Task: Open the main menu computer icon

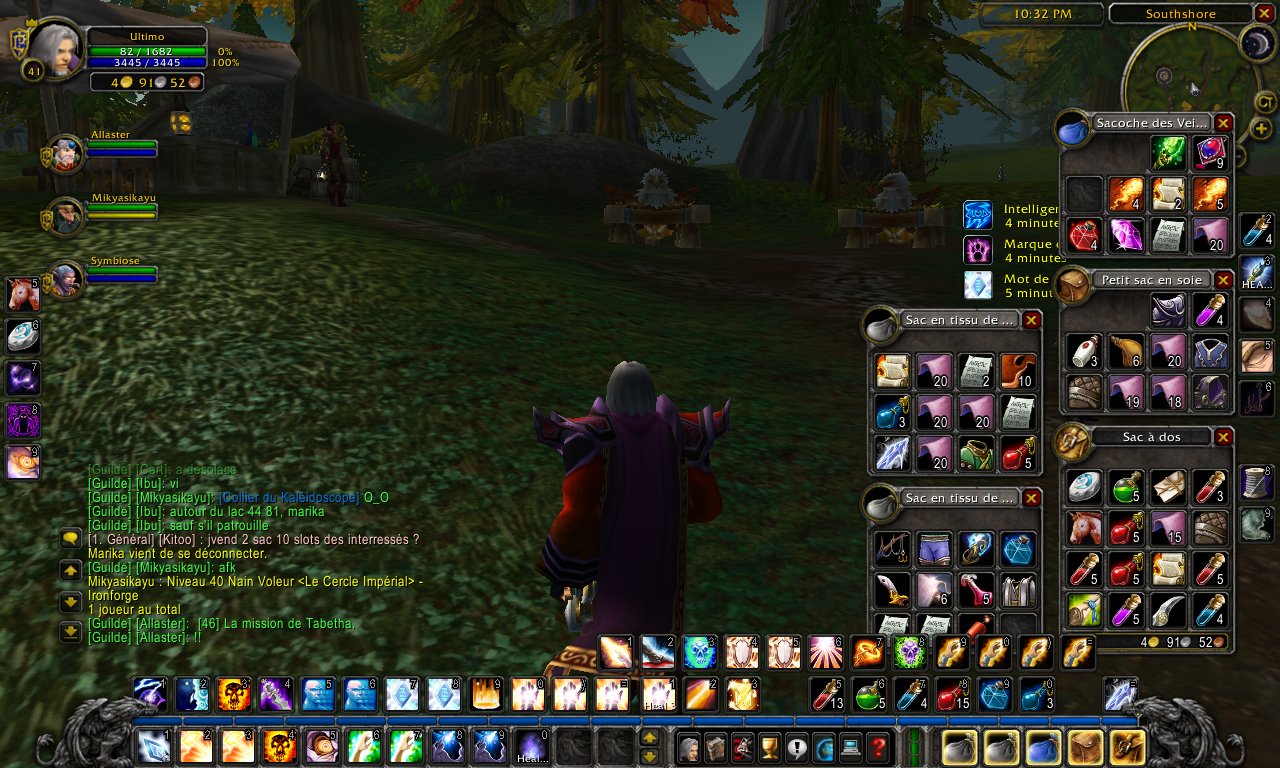Action: click(851, 747)
